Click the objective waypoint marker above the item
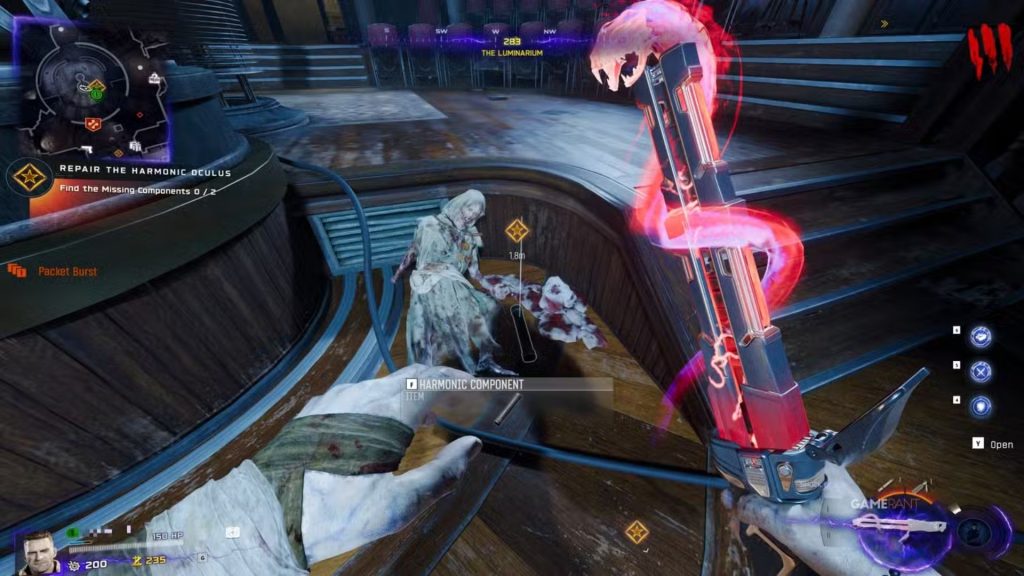Screen dimensions: 1024x576 [517, 232]
